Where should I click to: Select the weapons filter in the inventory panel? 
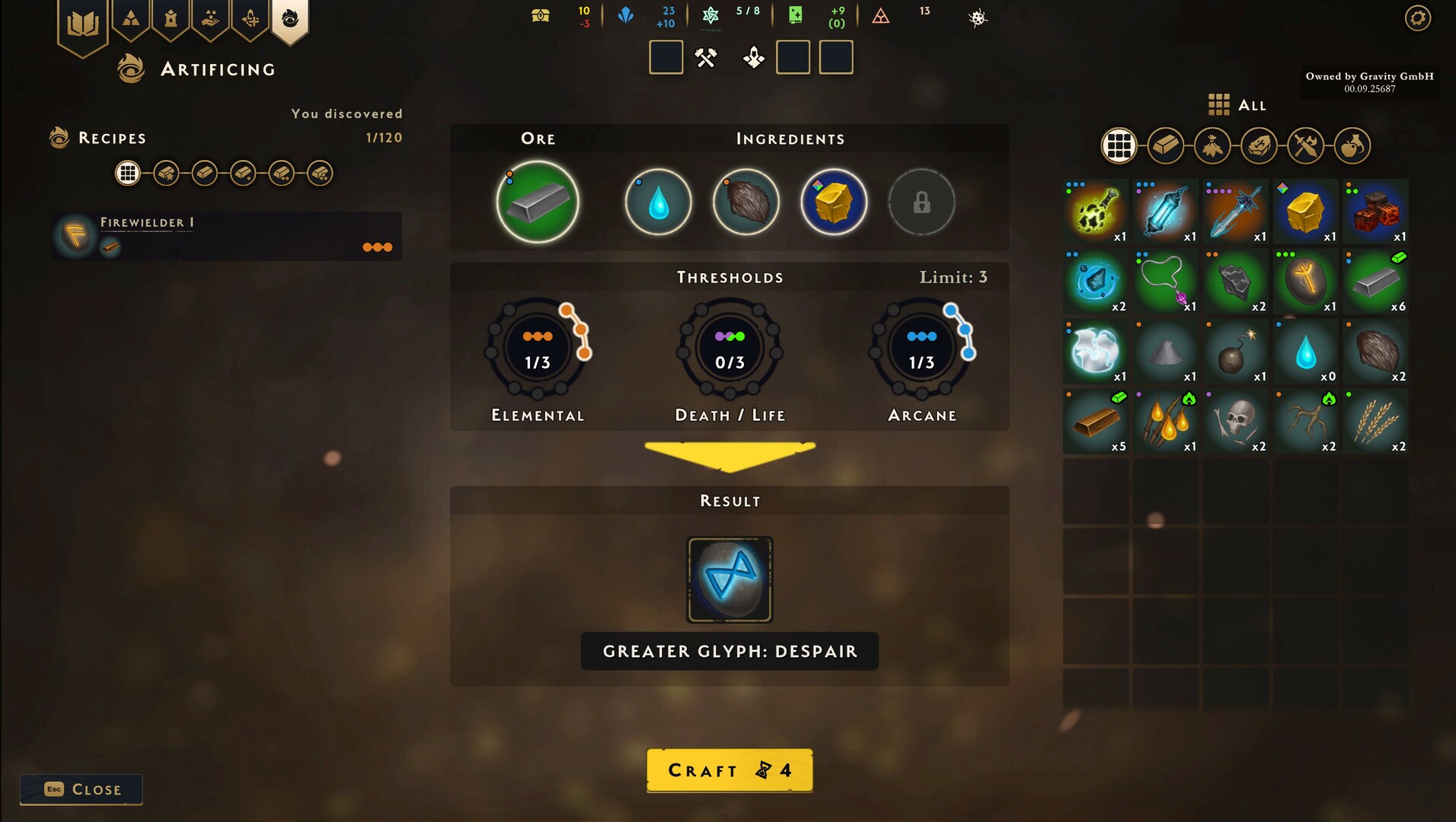point(1306,145)
